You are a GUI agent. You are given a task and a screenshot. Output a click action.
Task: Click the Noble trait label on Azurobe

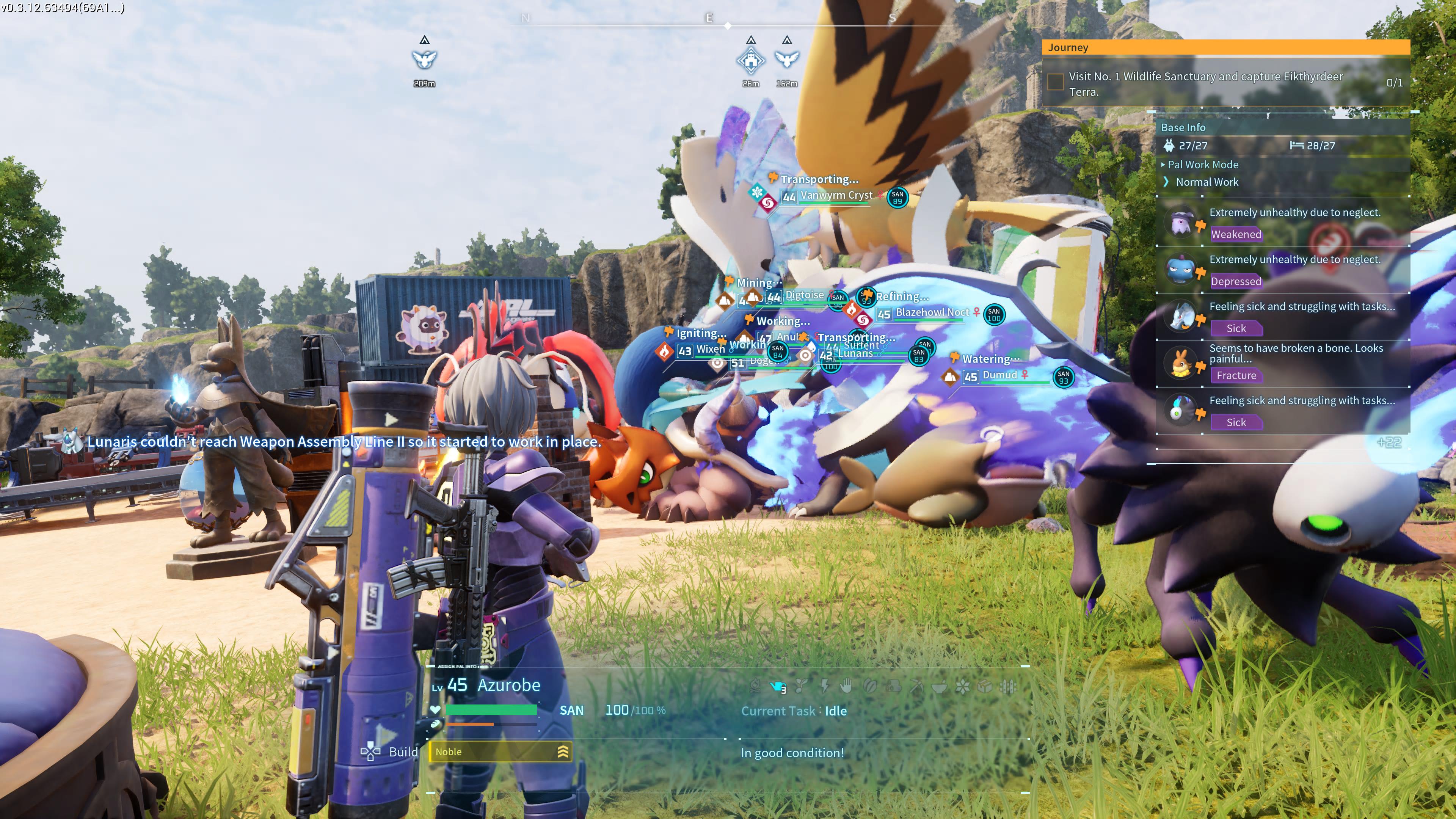click(448, 752)
